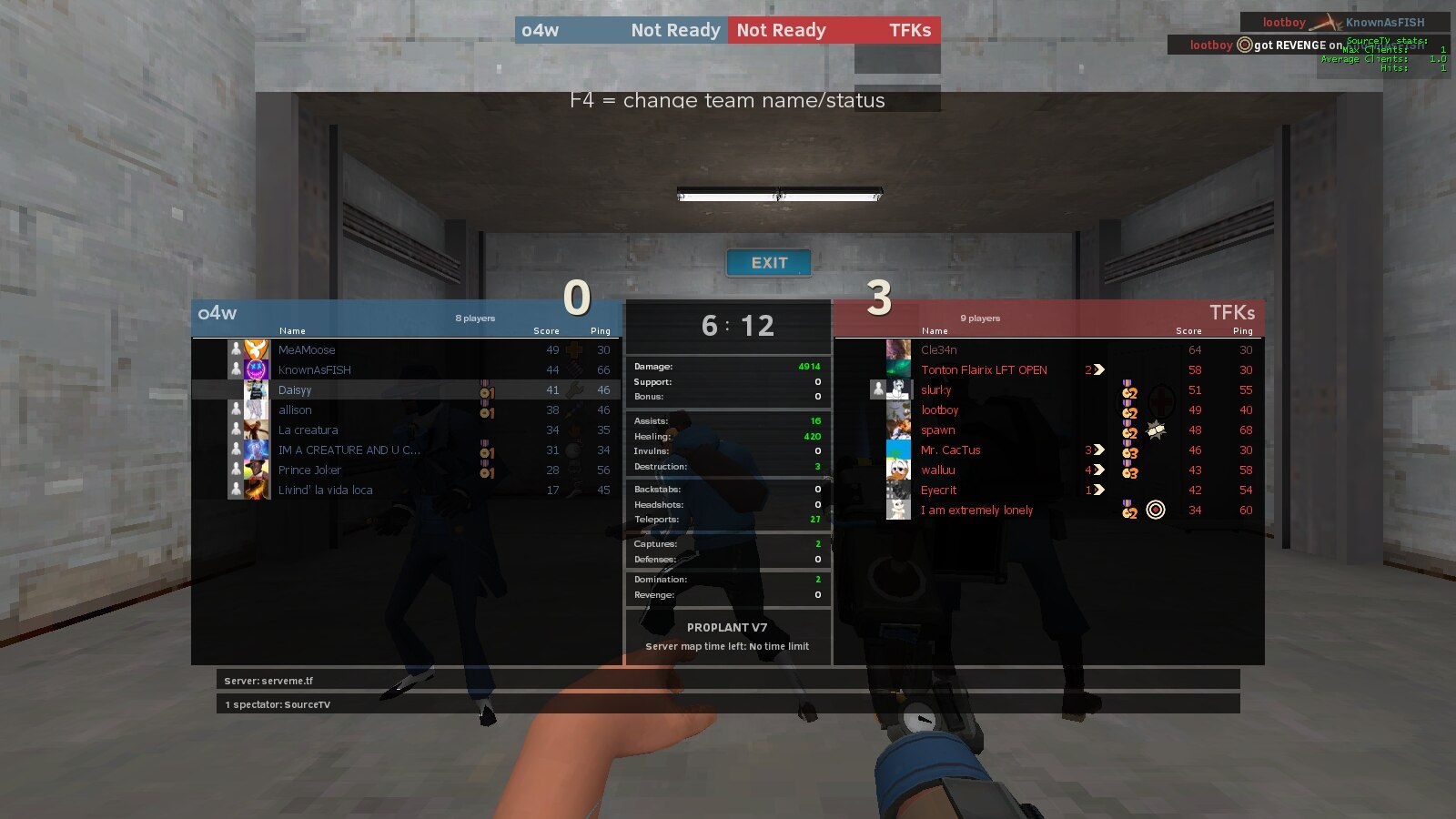
Task: Choose Prince Joker's scoreboard entry
Action: [309, 470]
